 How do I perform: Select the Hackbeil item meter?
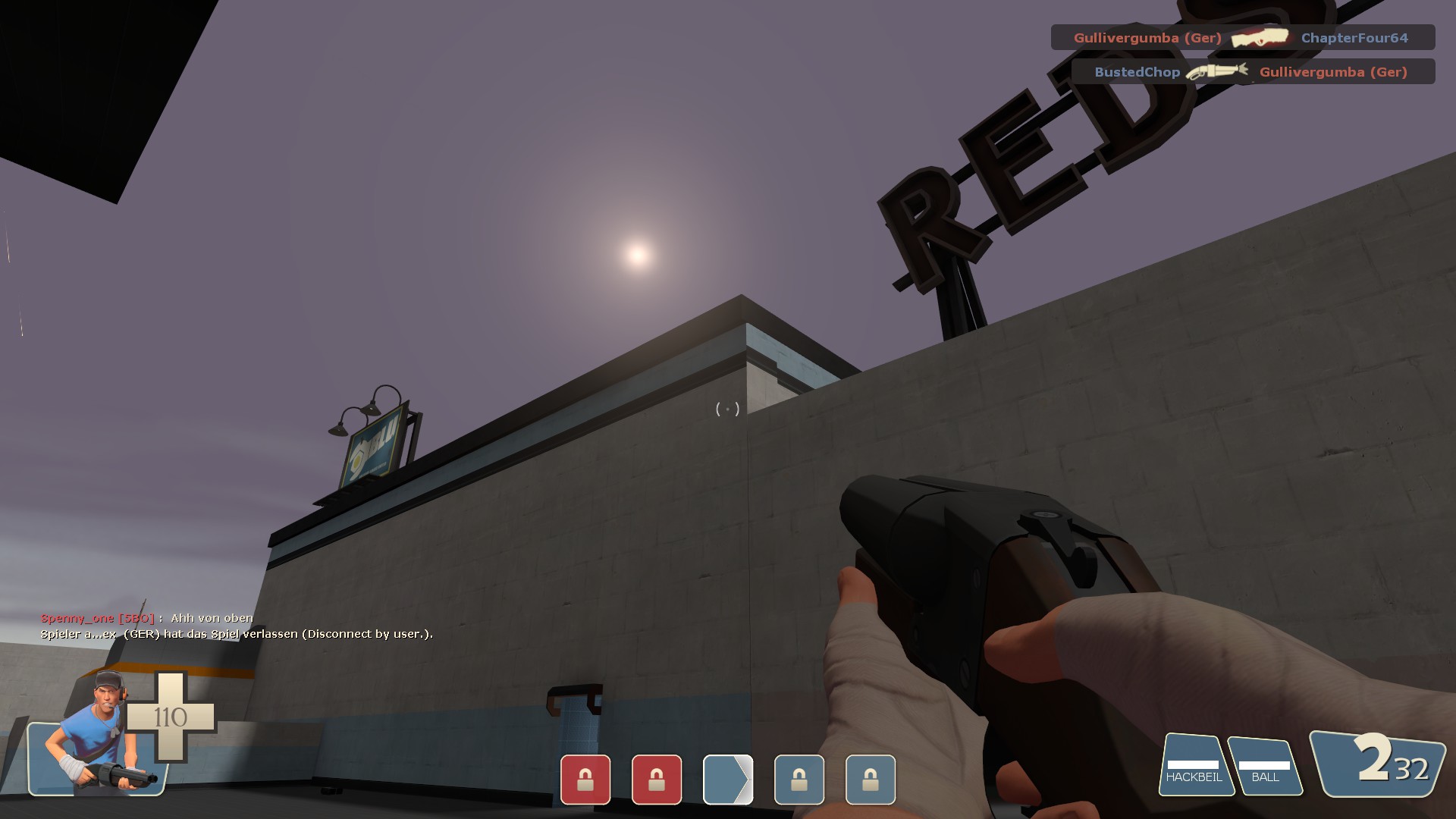pos(1194,767)
